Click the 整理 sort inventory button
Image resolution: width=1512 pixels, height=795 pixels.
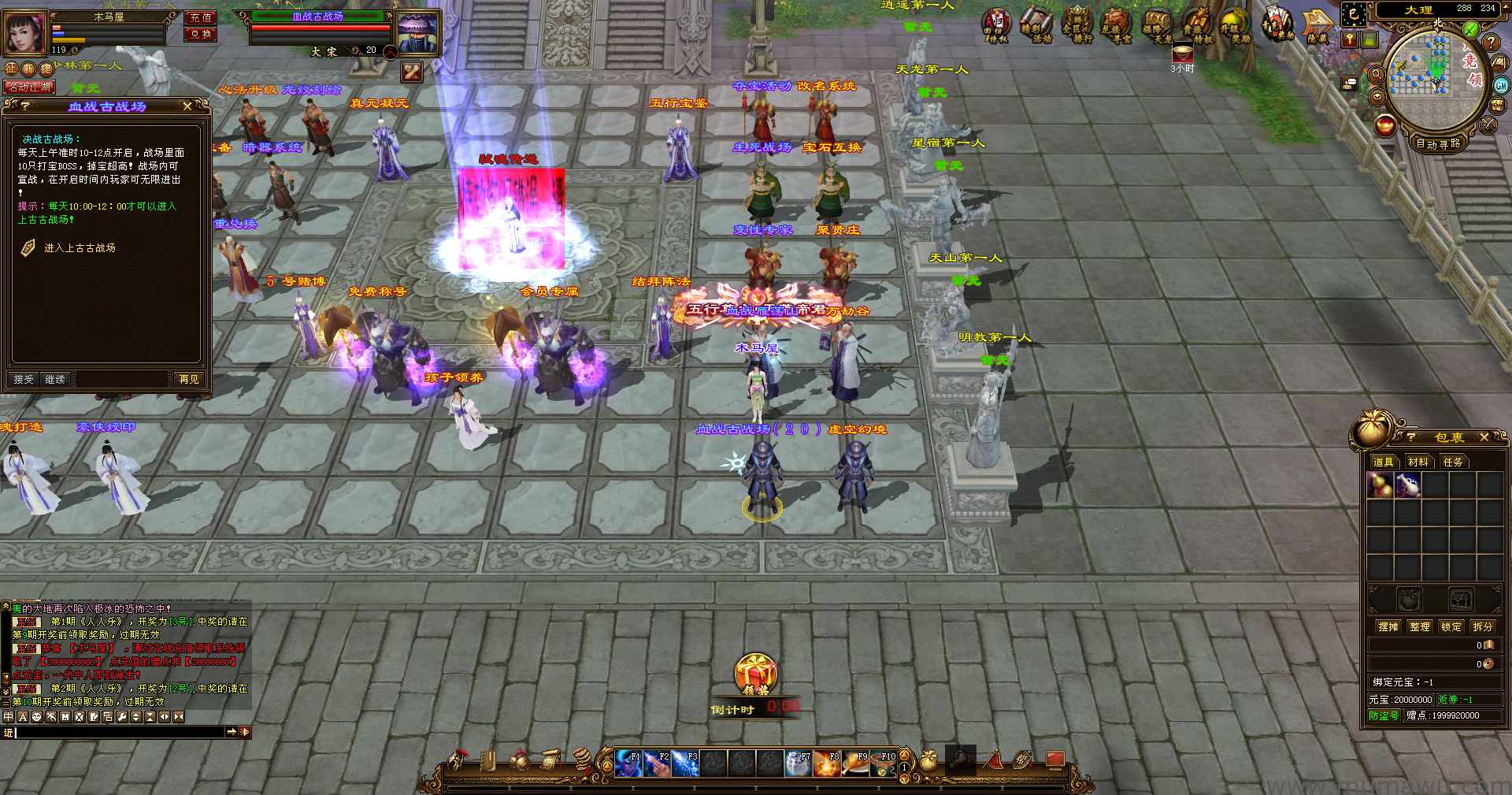pos(1419,627)
